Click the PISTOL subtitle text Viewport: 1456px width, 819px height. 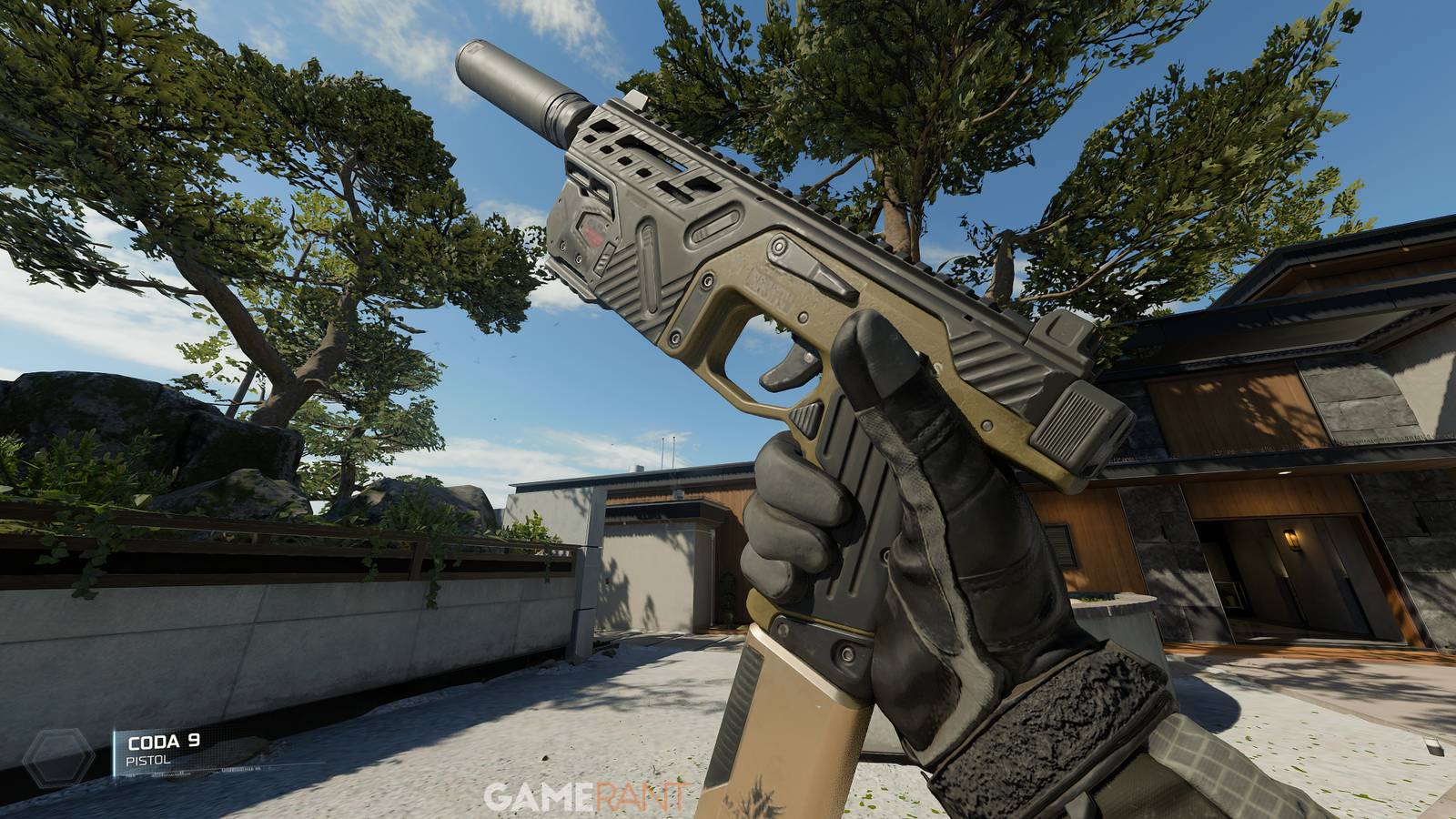pyautogui.click(x=148, y=760)
